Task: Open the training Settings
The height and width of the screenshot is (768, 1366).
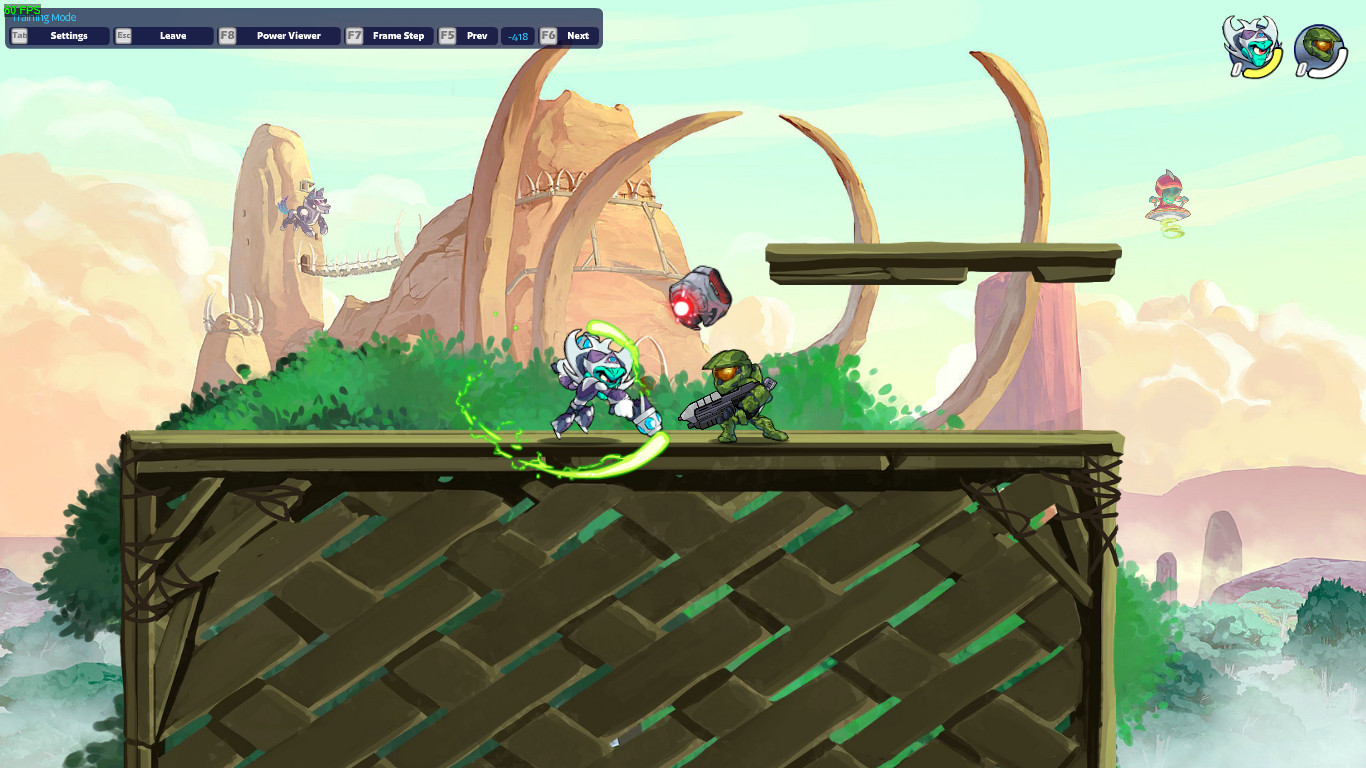Action: pos(69,35)
